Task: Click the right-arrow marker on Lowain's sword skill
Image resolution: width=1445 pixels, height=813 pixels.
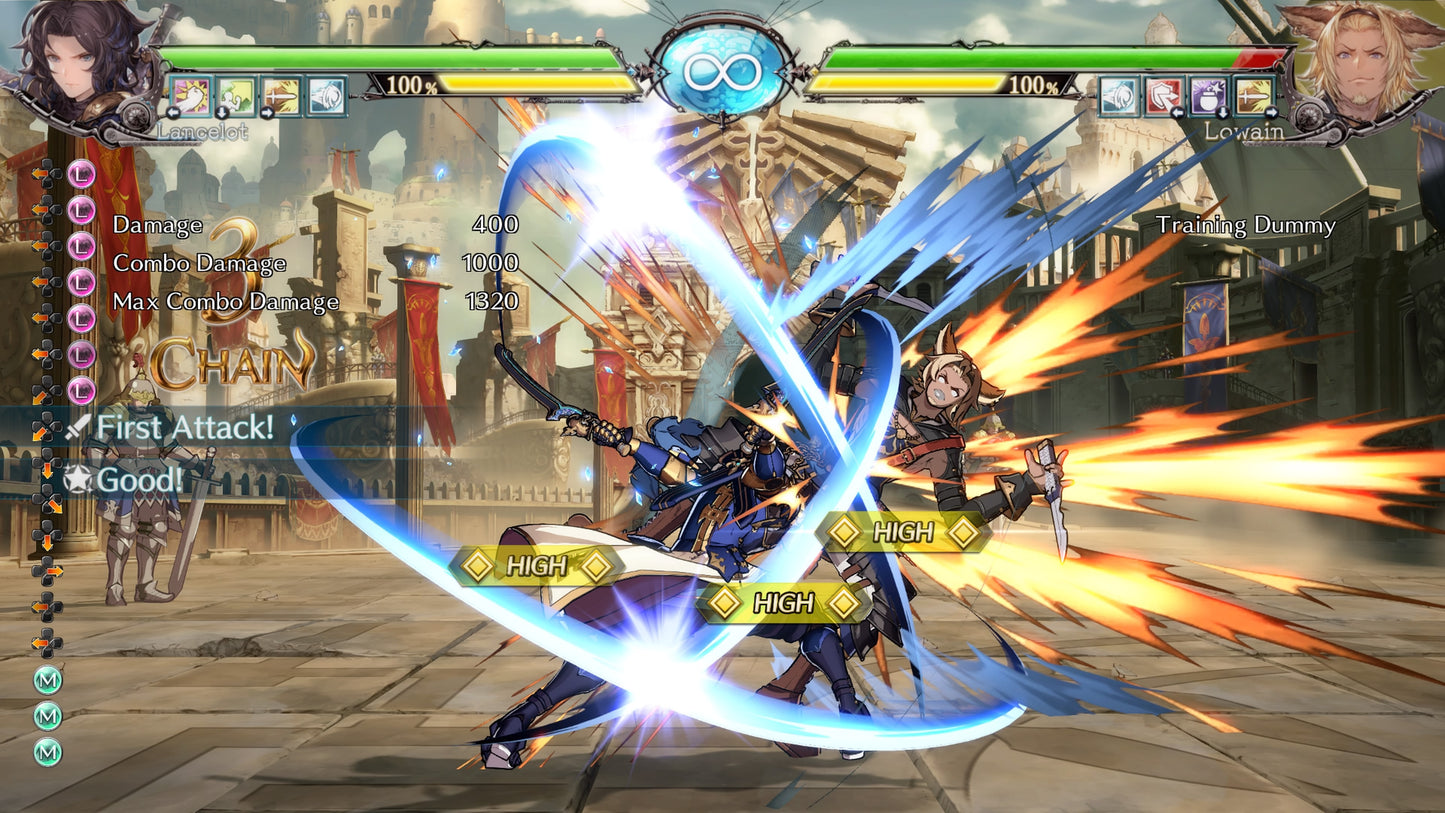Action: click(x=1271, y=113)
